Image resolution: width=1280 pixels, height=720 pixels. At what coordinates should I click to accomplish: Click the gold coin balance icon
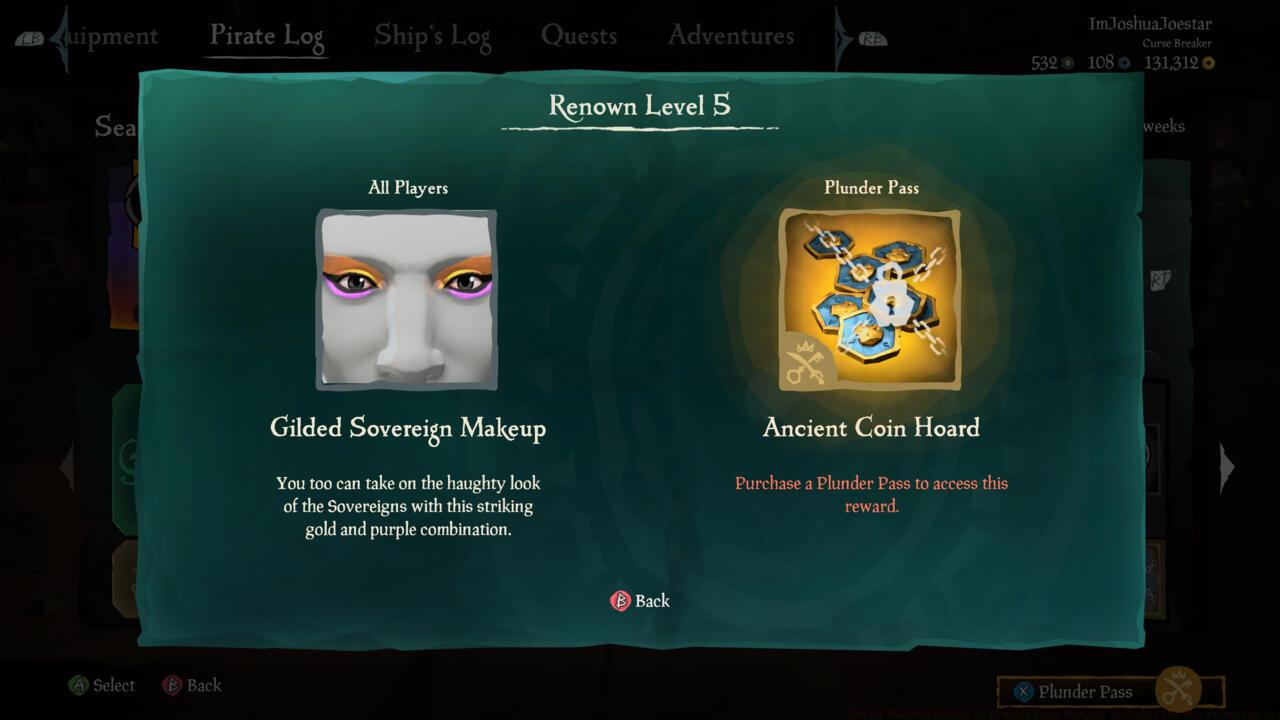coord(1209,63)
